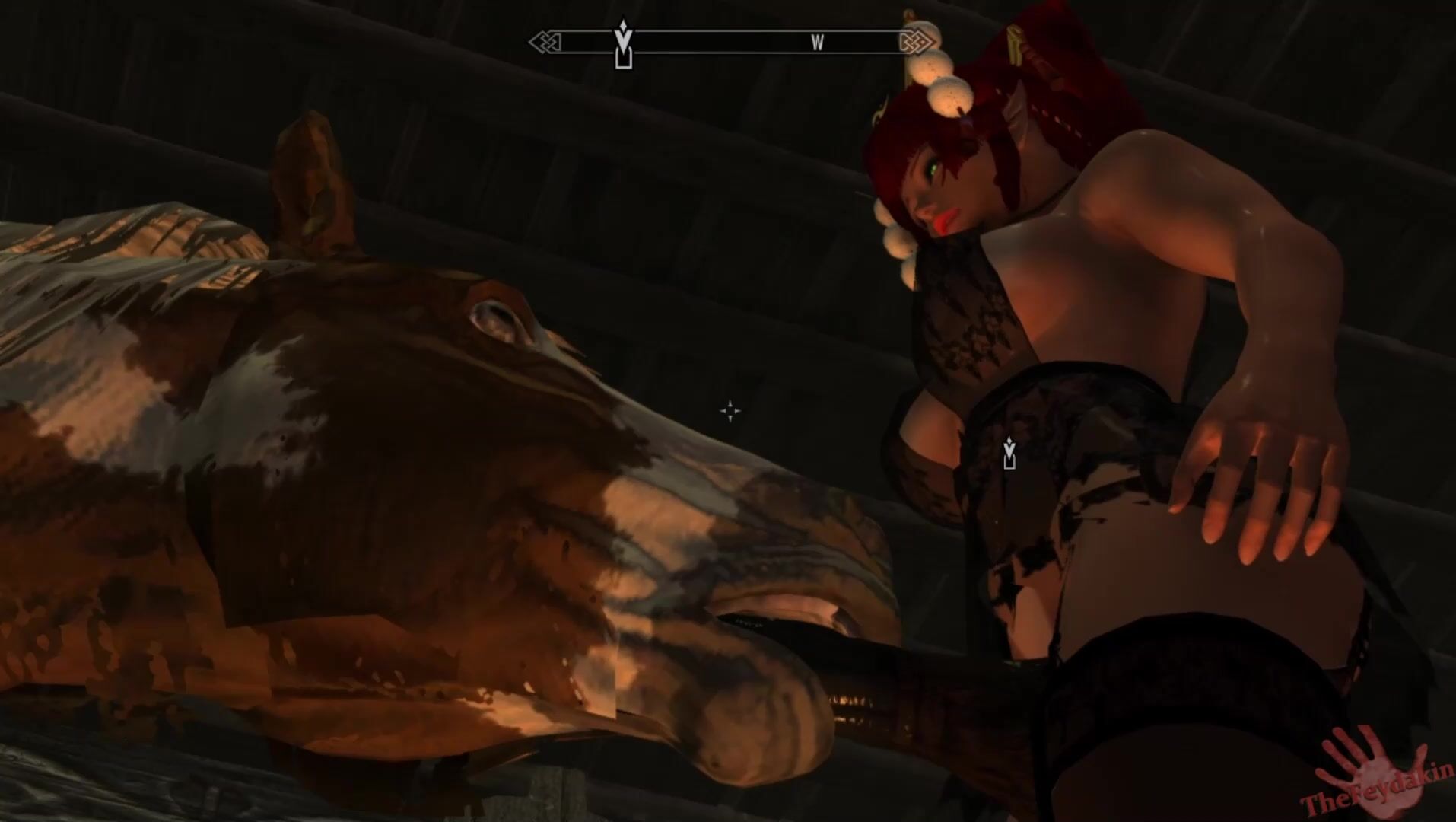Select the floating quest objective marker
The image size is (1456, 822).
[1009, 454]
